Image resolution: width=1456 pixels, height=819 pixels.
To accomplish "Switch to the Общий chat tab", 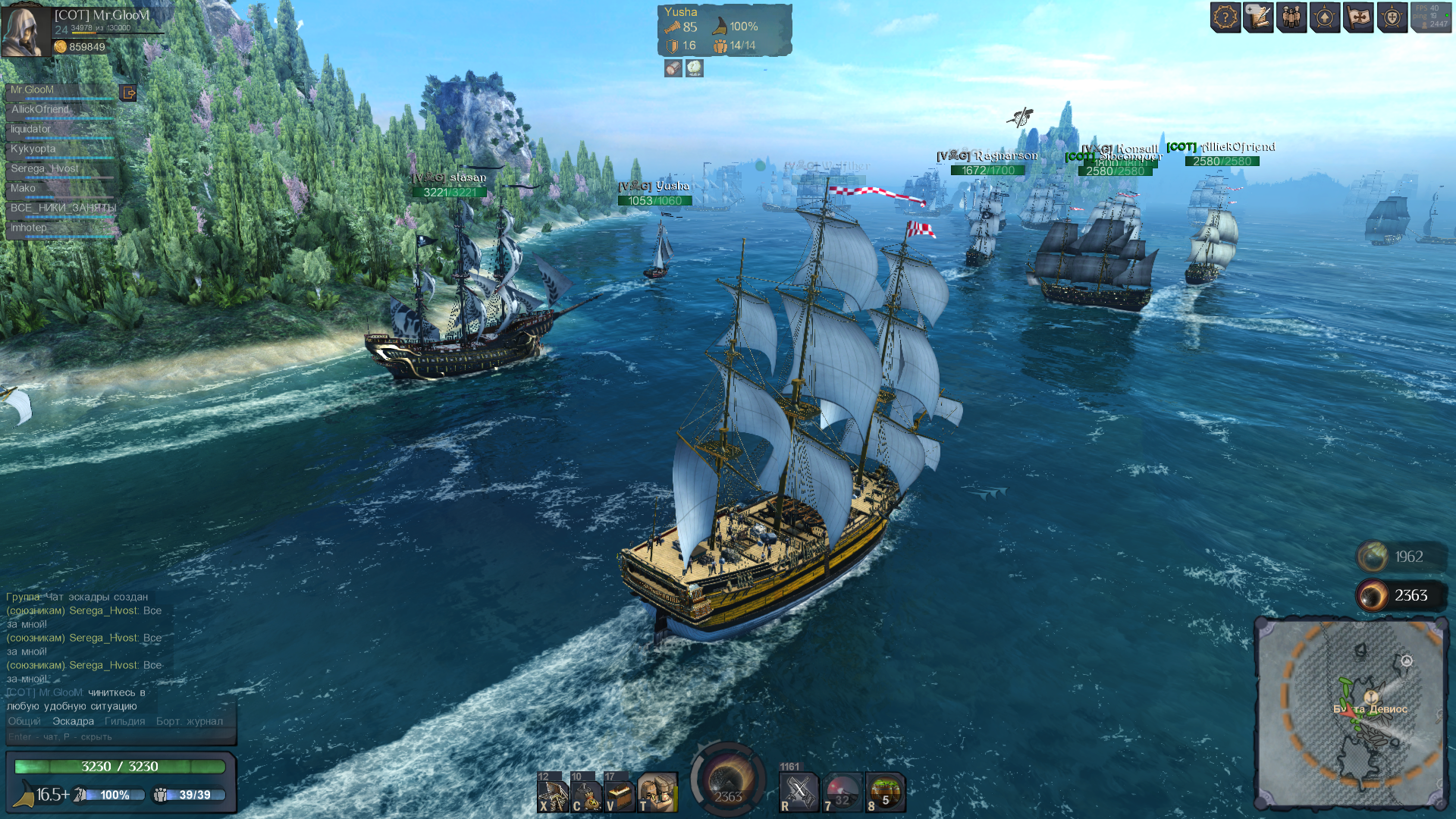I will click(24, 721).
